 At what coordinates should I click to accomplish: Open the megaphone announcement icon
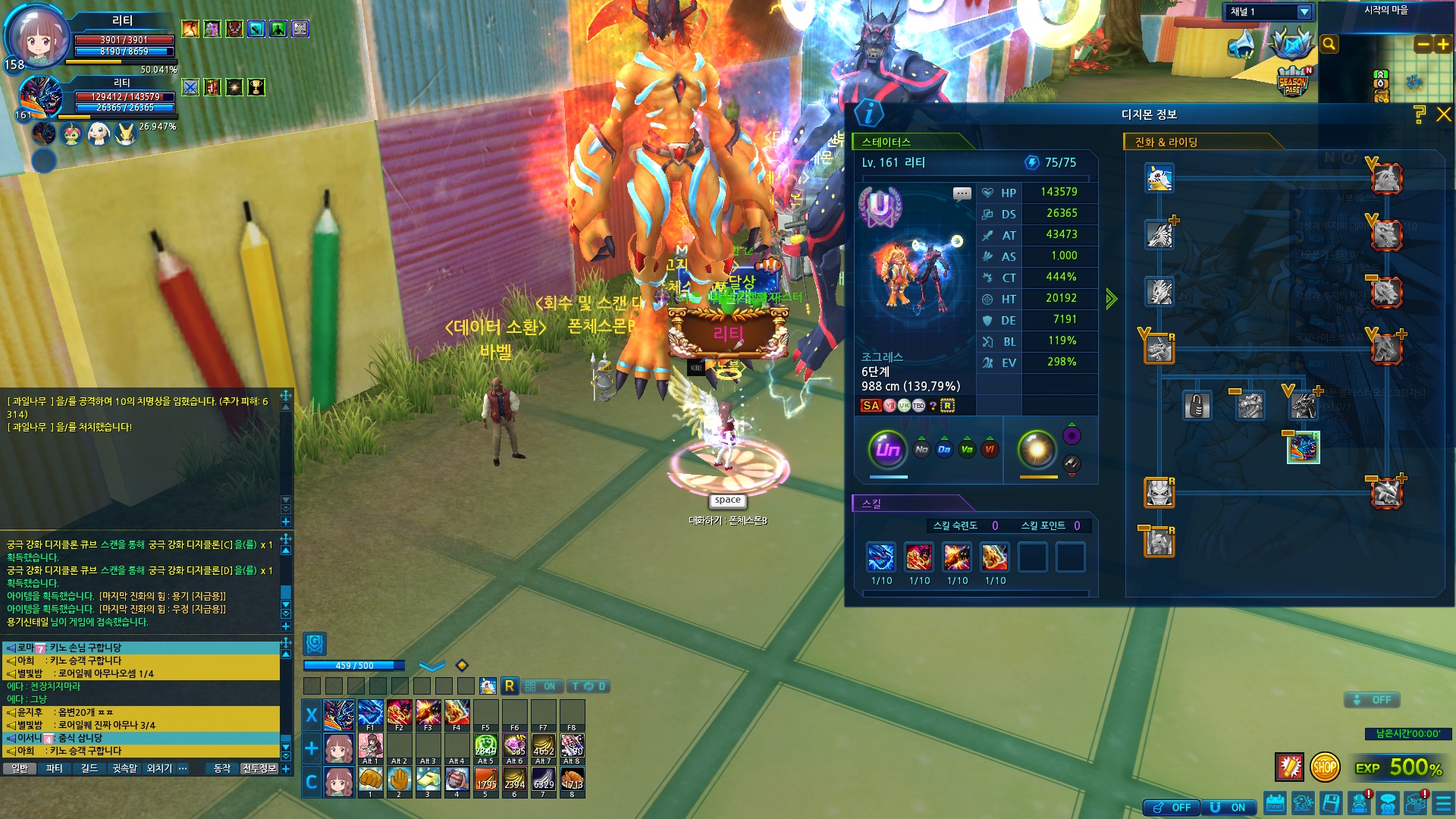[x=1241, y=45]
